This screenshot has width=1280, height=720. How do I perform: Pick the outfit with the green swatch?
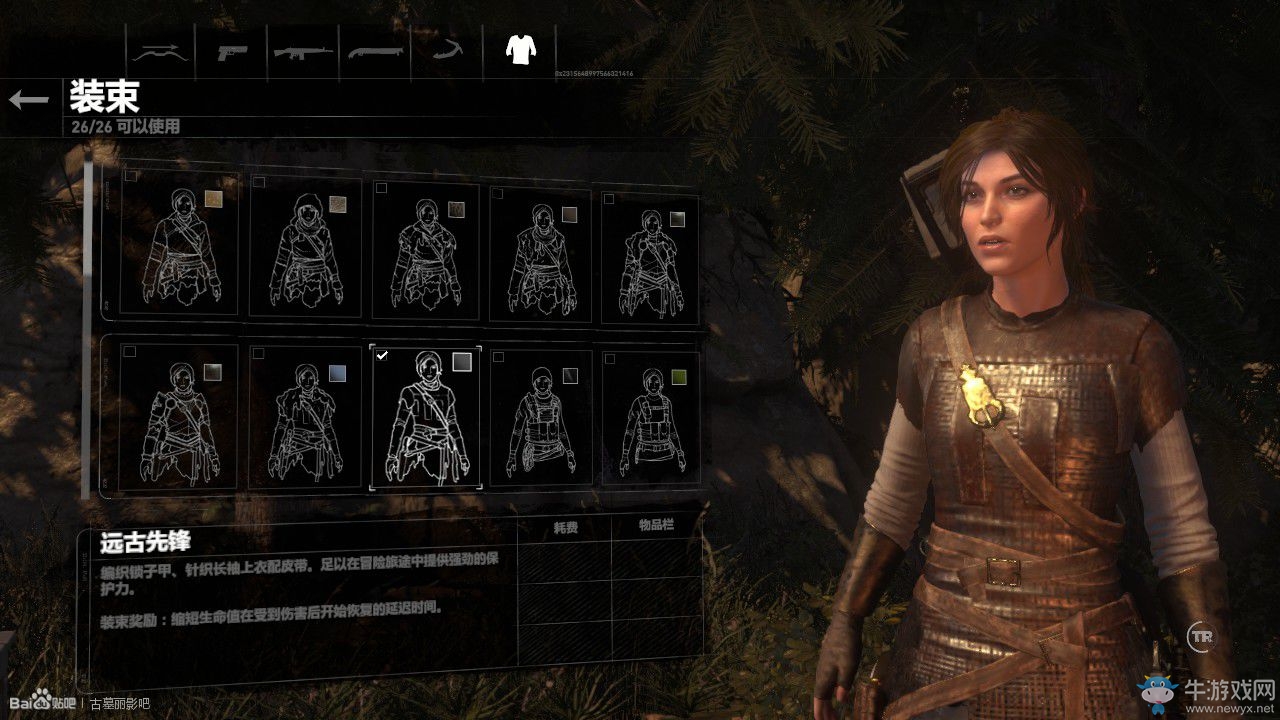(x=650, y=418)
